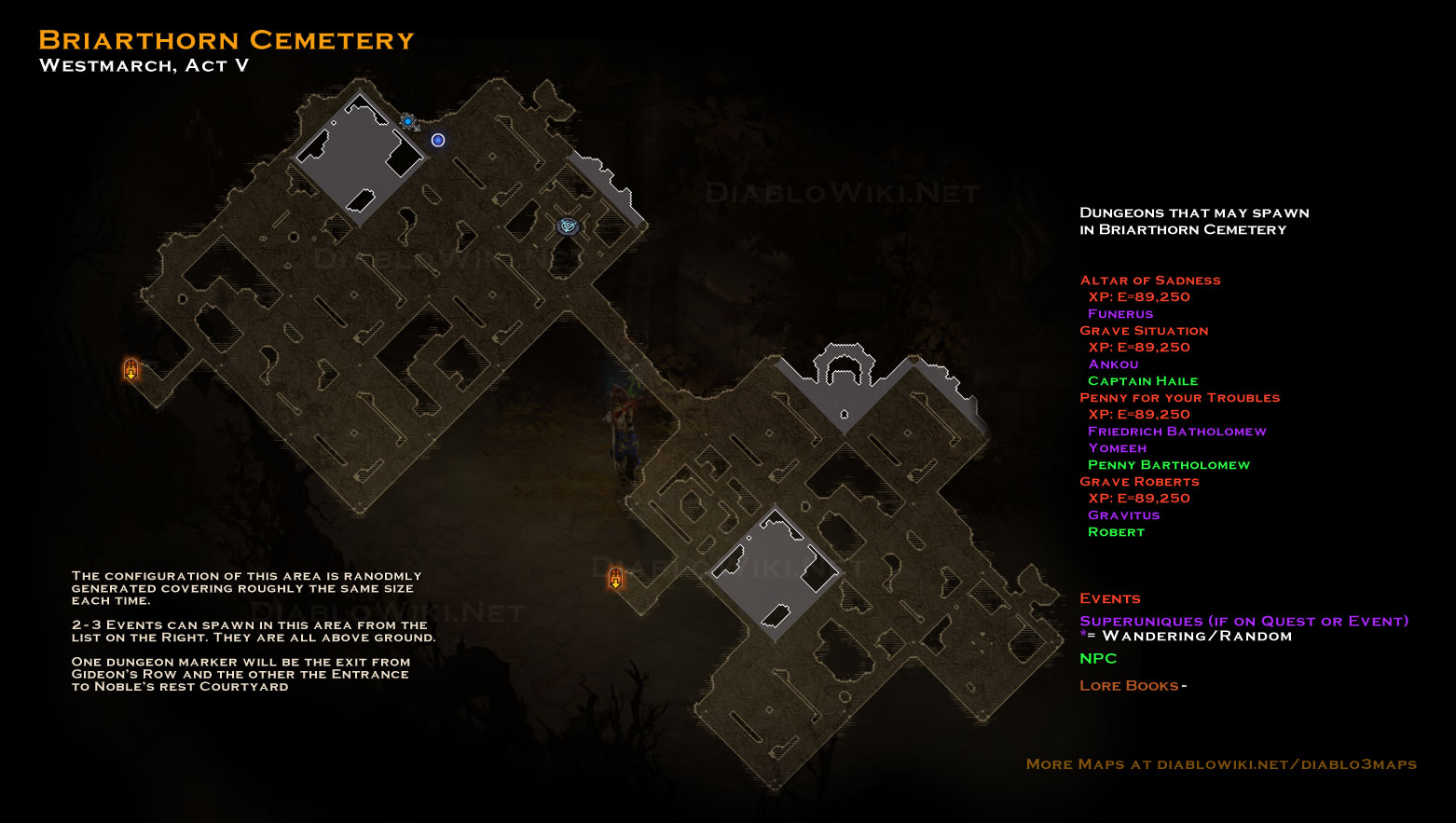Viewport: 1456px width, 823px height.
Task: Click the waypoint marker on the map
Action: [568, 226]
